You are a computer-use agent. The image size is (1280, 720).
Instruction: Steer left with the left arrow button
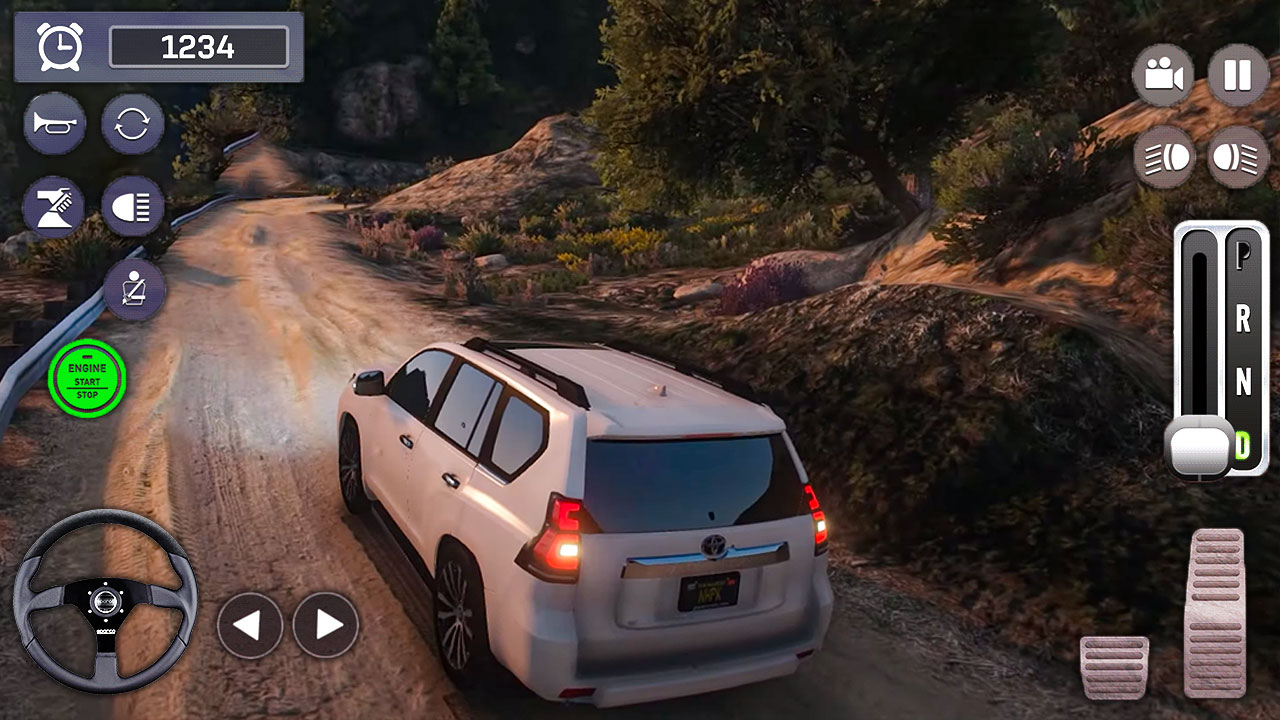coord(249,625)
